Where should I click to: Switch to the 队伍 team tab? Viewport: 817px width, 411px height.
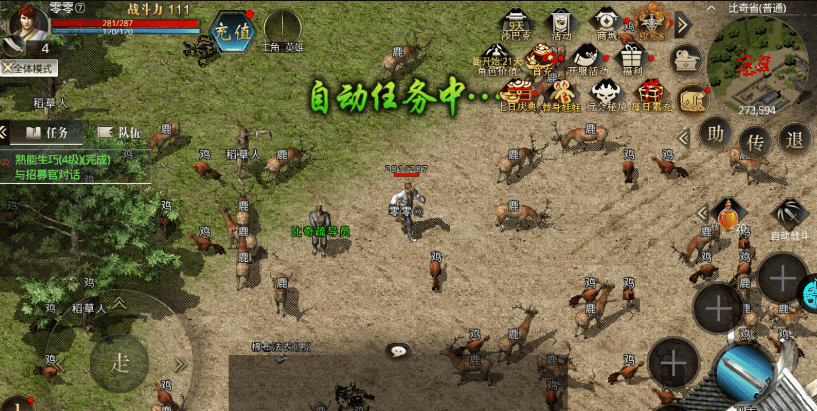pos(119,132)
